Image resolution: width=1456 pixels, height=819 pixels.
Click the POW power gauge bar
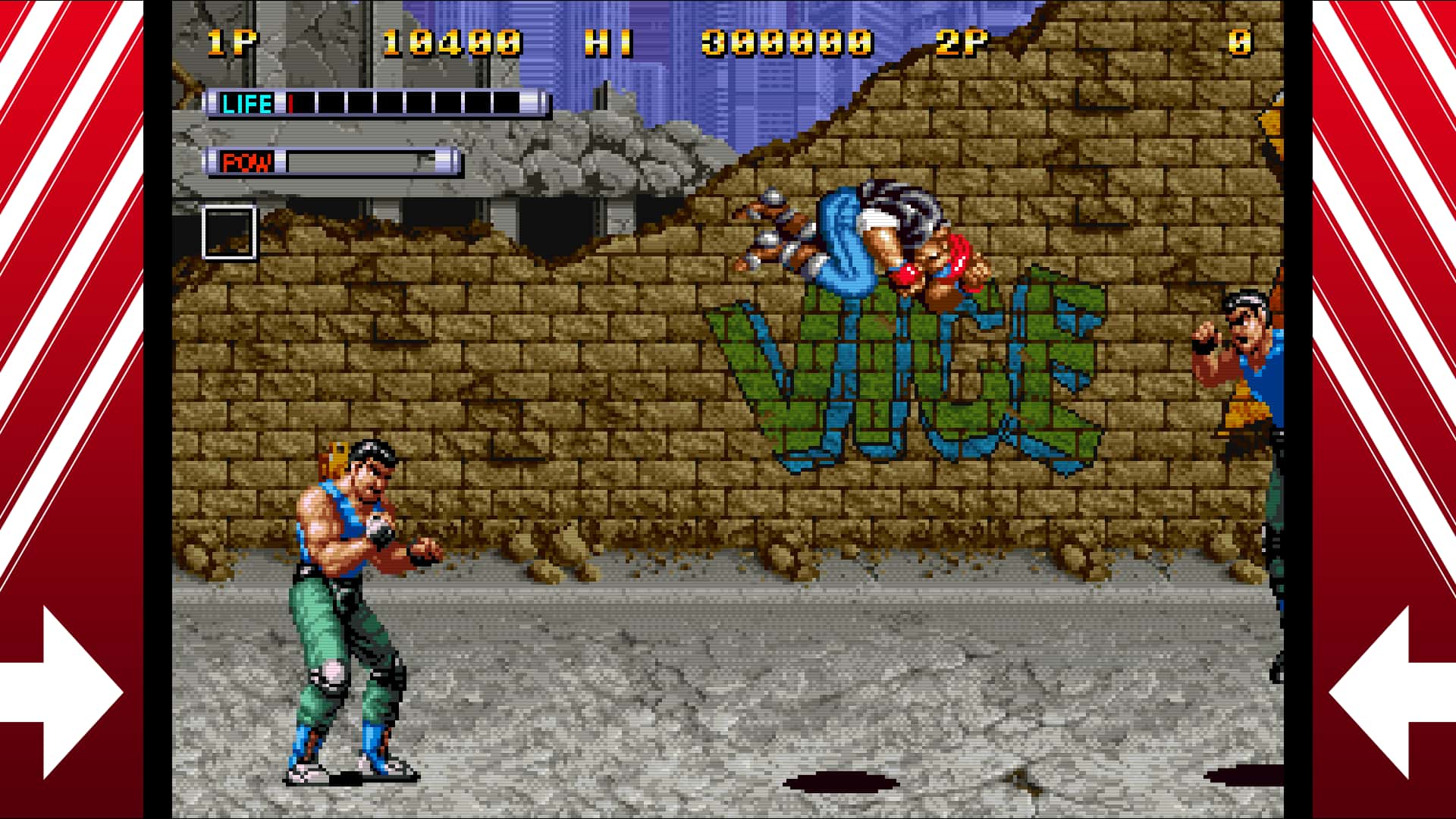click(x=356, y=161)
